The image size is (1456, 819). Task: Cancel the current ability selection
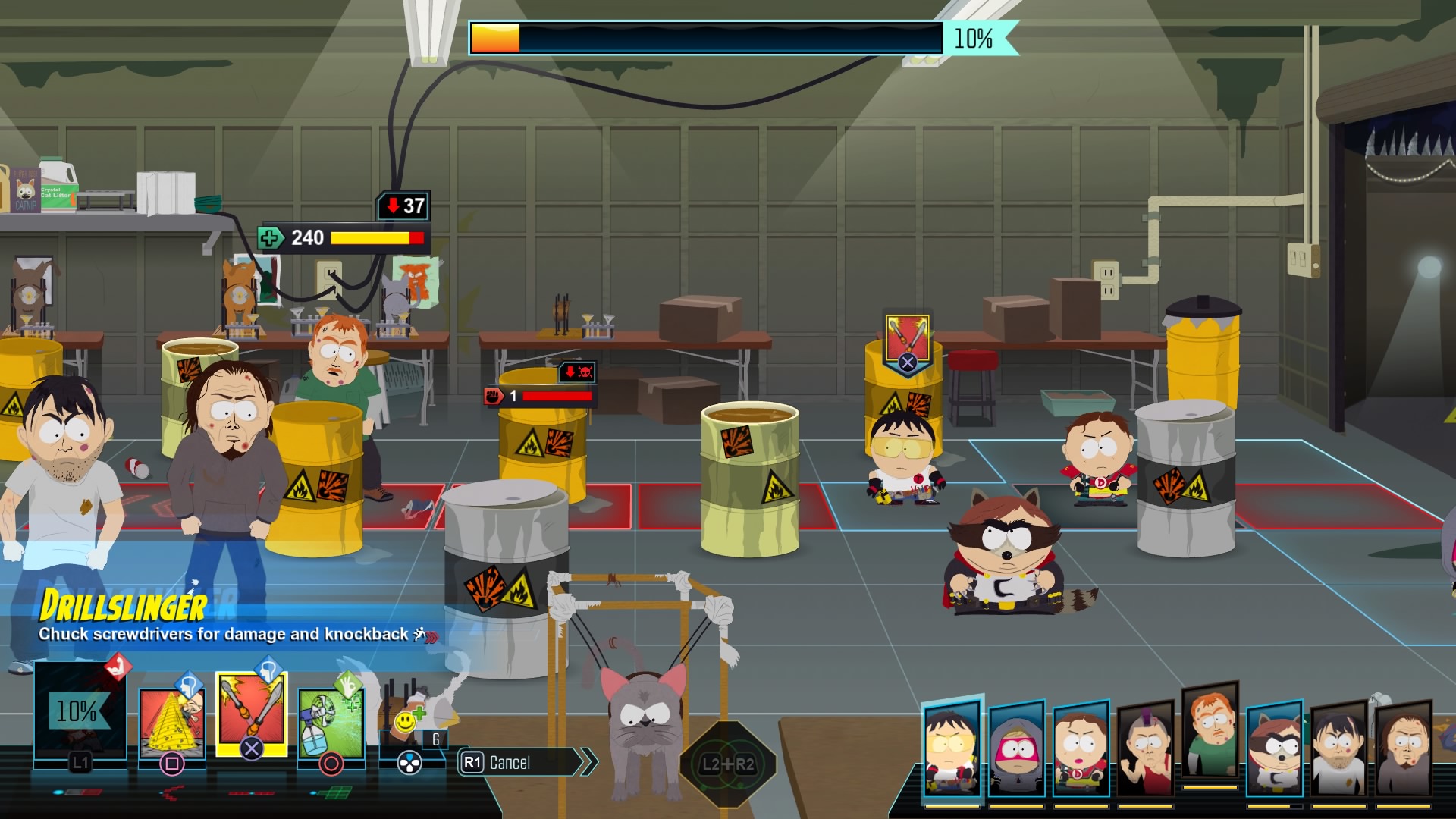(523, 762)
